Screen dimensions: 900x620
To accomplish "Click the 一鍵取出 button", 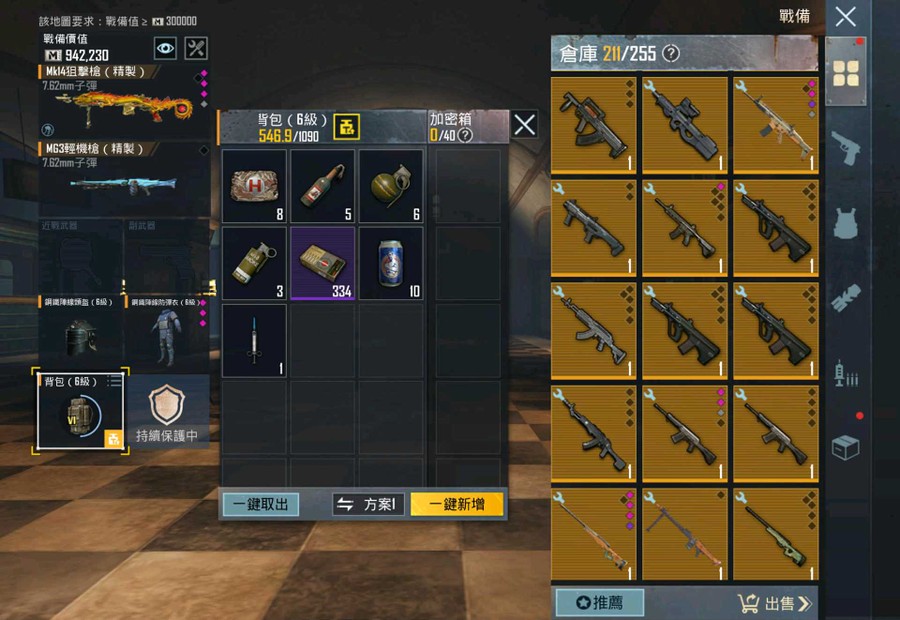I will [260, 504].
